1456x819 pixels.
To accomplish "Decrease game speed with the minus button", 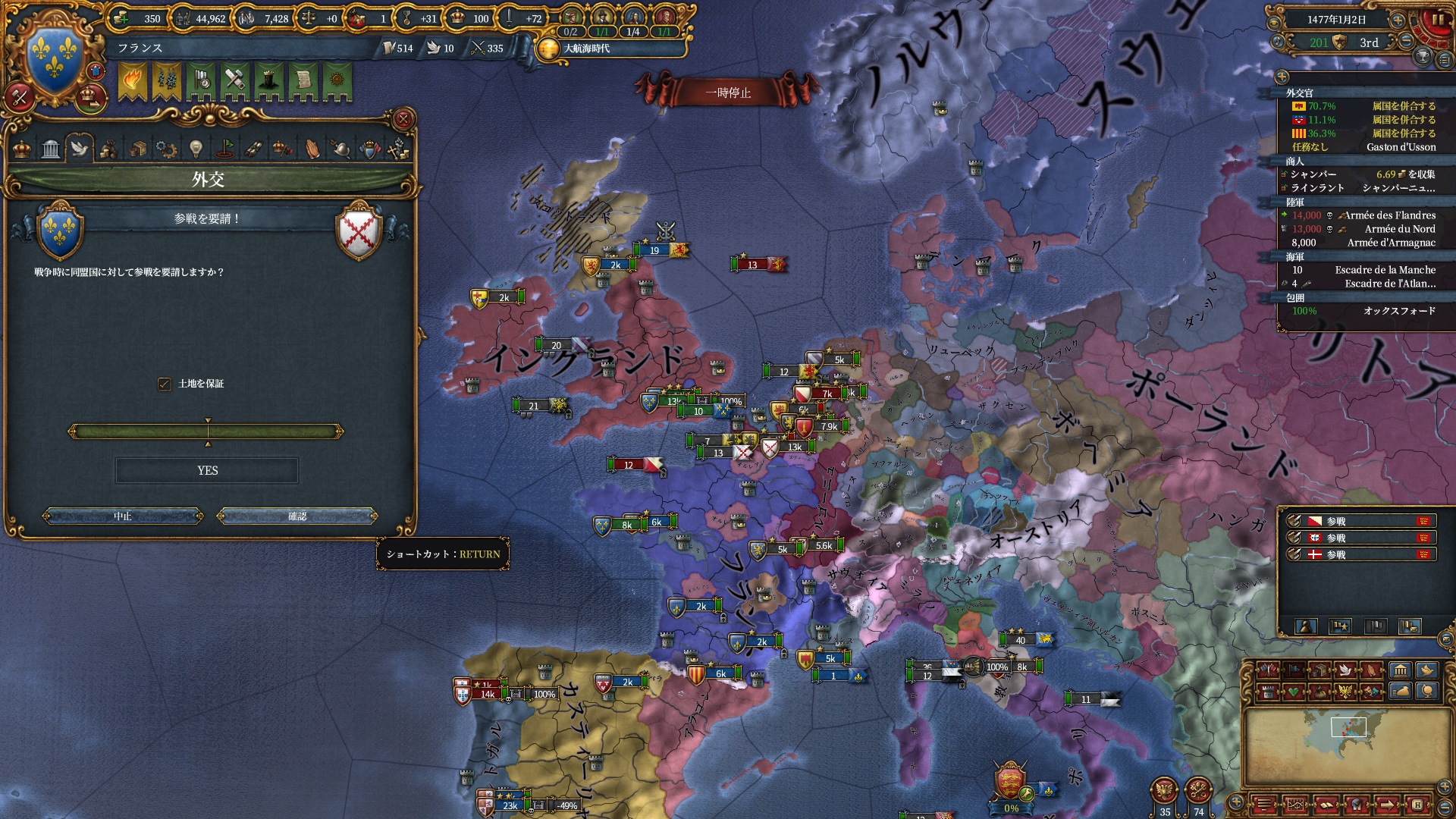I will (x=1407, y=41).
